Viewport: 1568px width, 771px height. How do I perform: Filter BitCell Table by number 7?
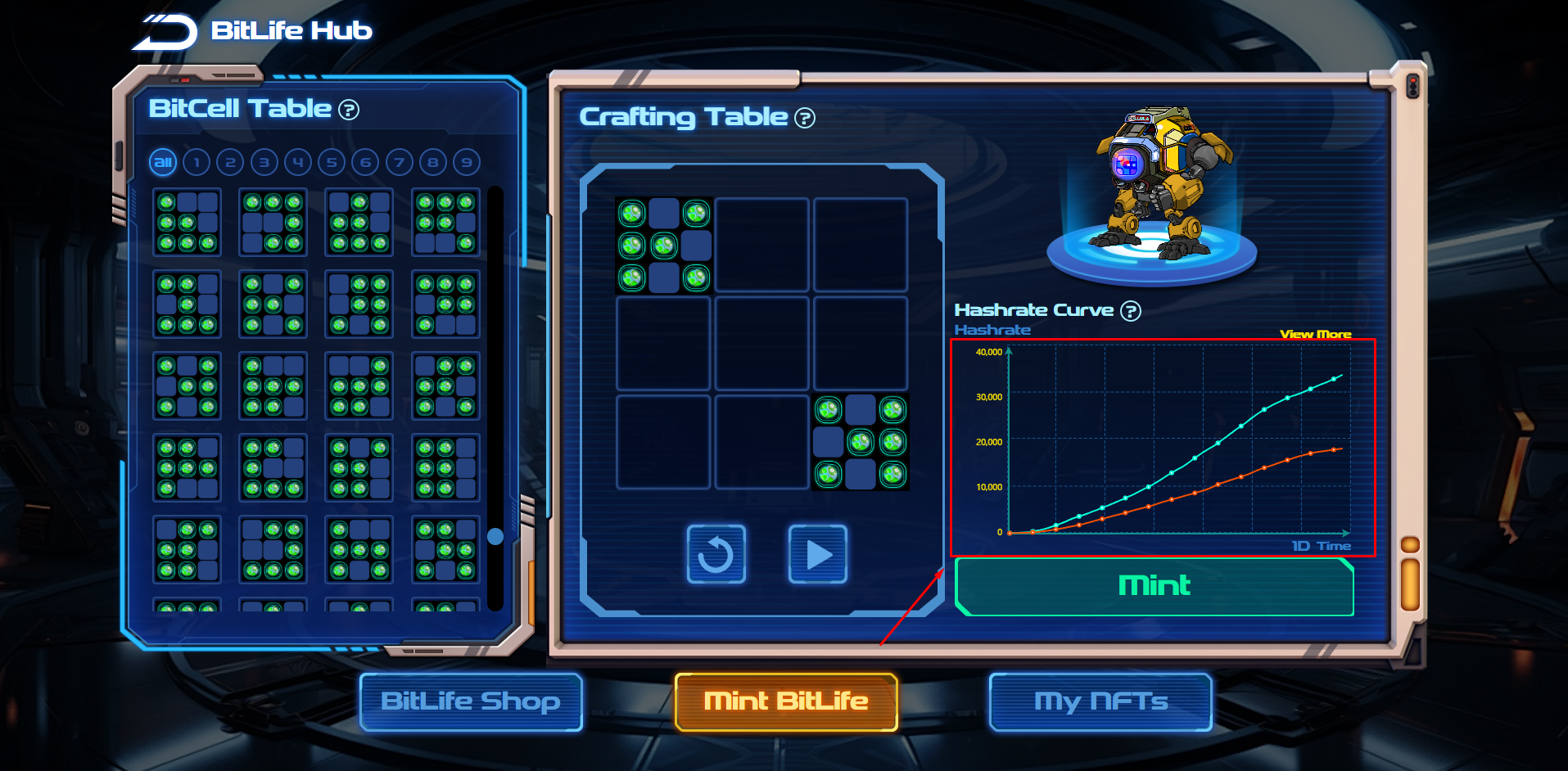(399, 162)
